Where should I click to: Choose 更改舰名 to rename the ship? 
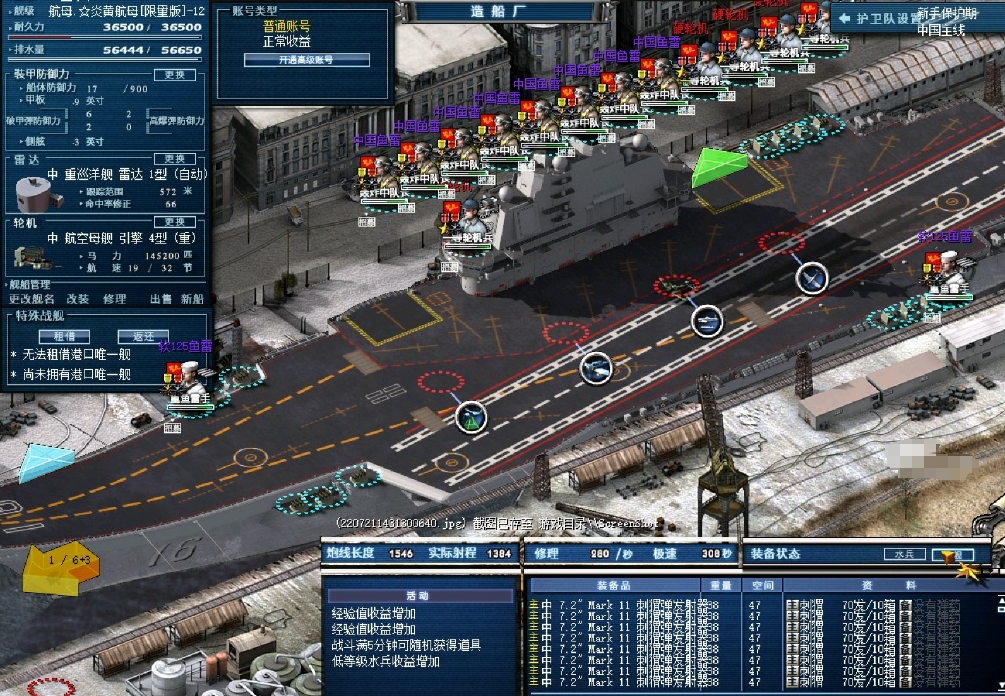pos(32,299)
